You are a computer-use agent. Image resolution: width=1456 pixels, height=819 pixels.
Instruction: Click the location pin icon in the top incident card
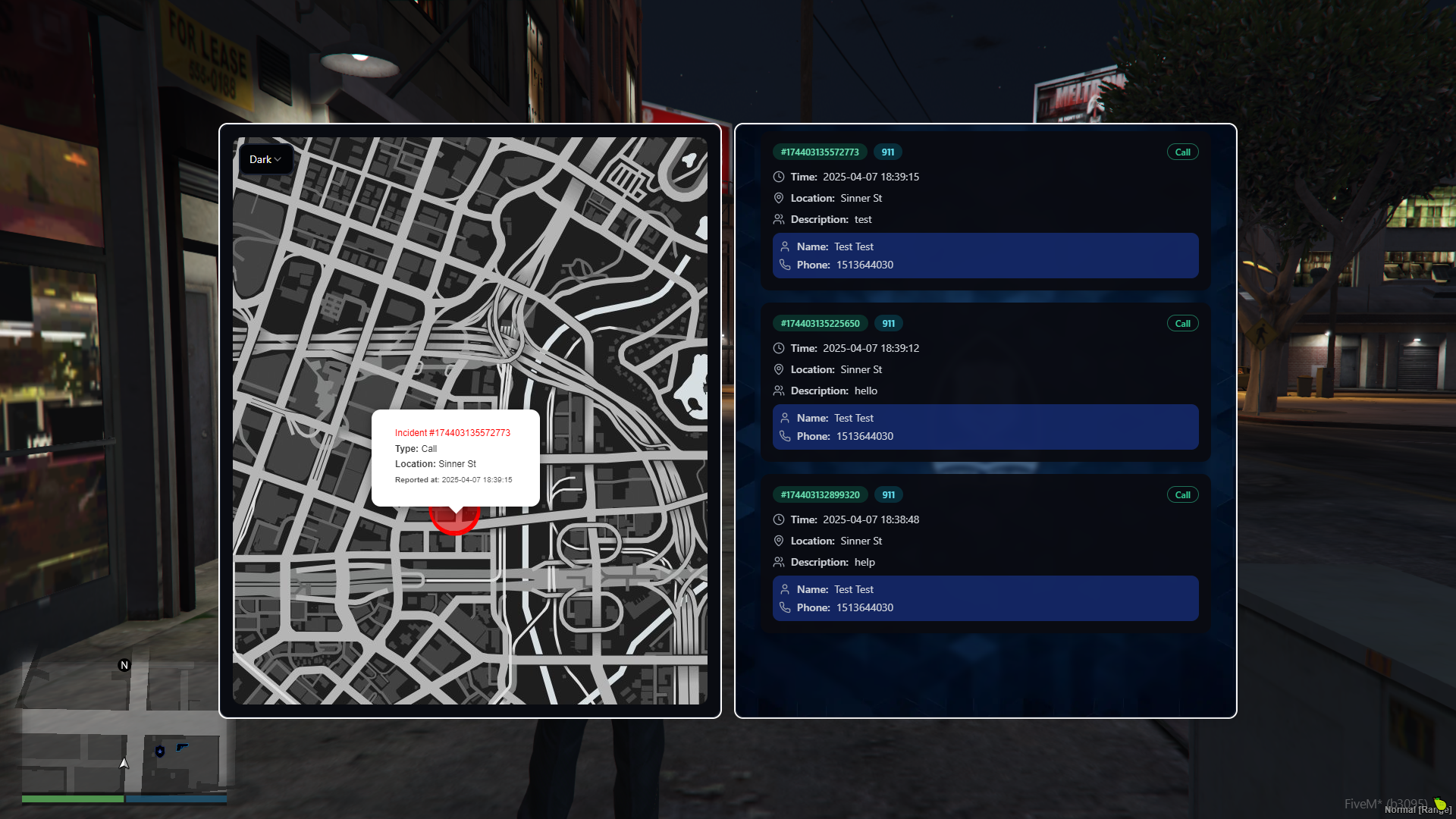tap(779, 198)
